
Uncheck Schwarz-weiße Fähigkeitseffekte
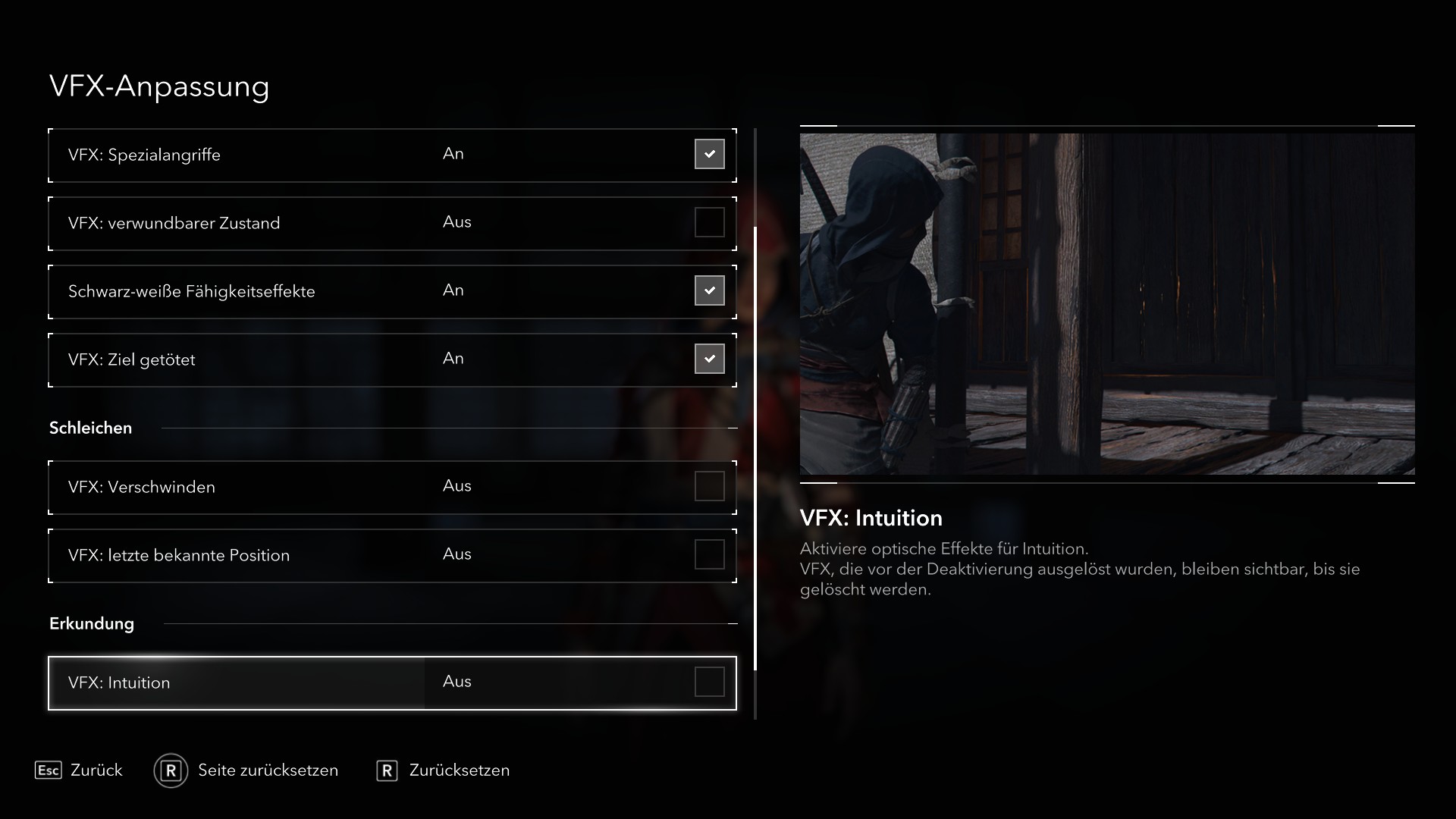[709, 290]
